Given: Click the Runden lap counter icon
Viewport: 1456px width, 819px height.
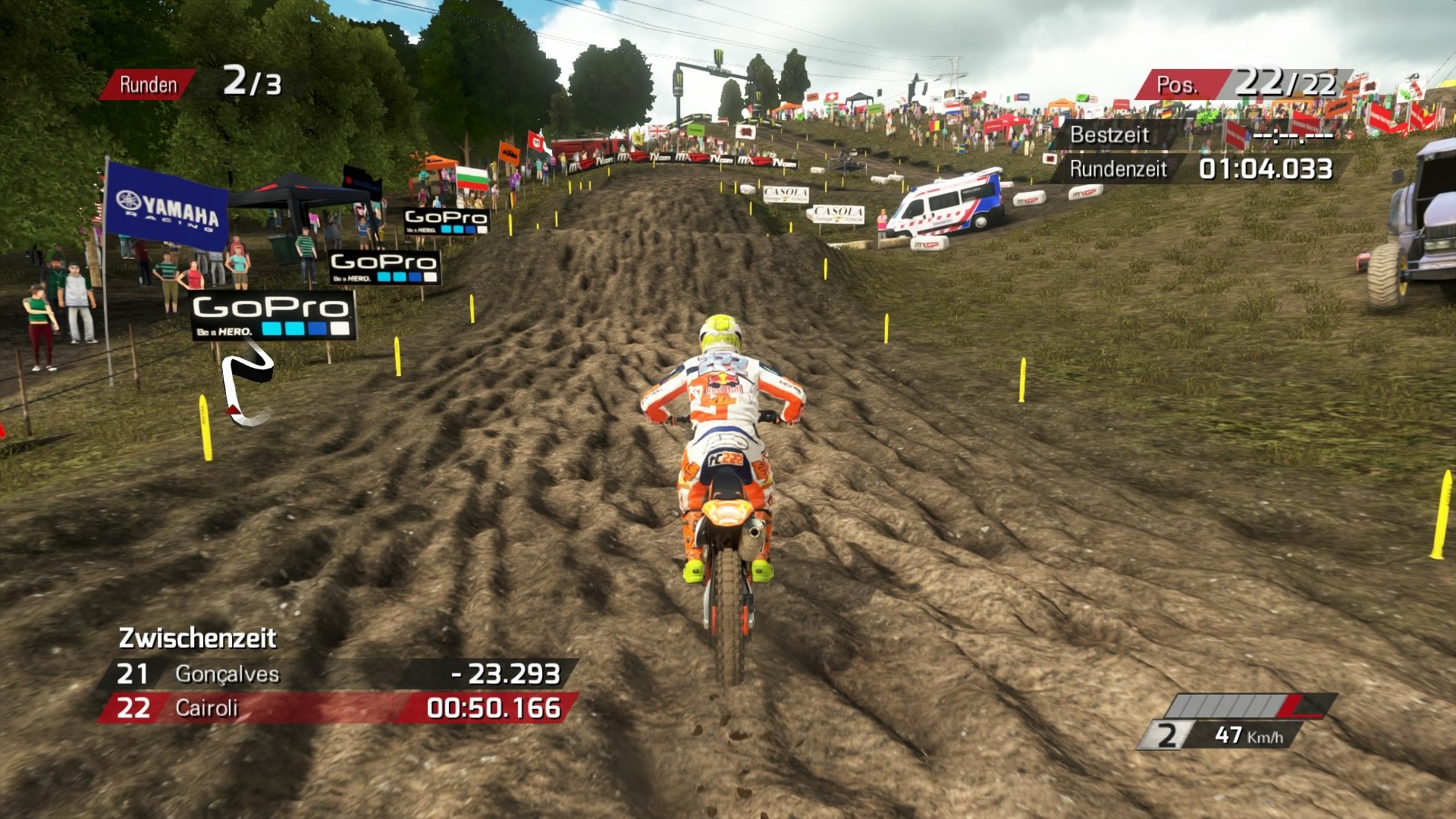Looking at the screenshot, I should click(149, 83).
